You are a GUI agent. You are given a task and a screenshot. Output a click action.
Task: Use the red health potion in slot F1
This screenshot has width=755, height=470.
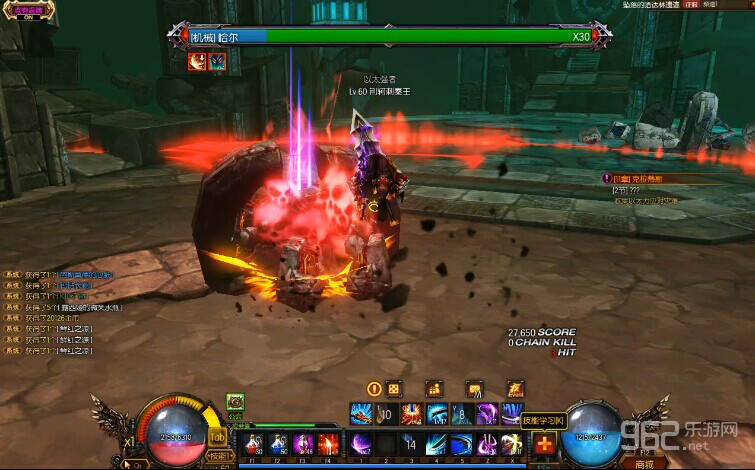pyautogui.click(x=252, y=443)
